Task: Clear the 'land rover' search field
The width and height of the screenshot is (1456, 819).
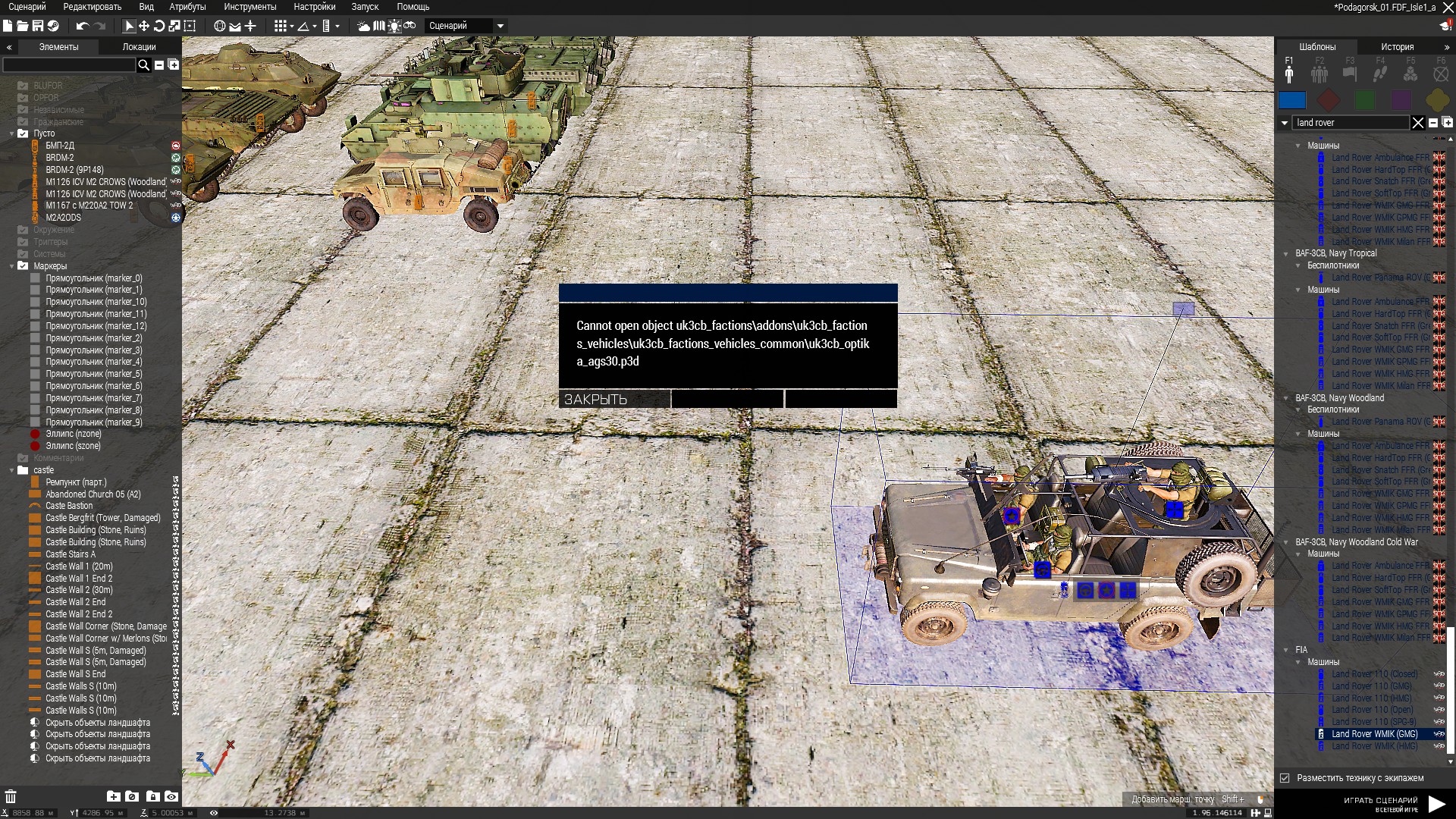Action: [x=1417, y=123]
